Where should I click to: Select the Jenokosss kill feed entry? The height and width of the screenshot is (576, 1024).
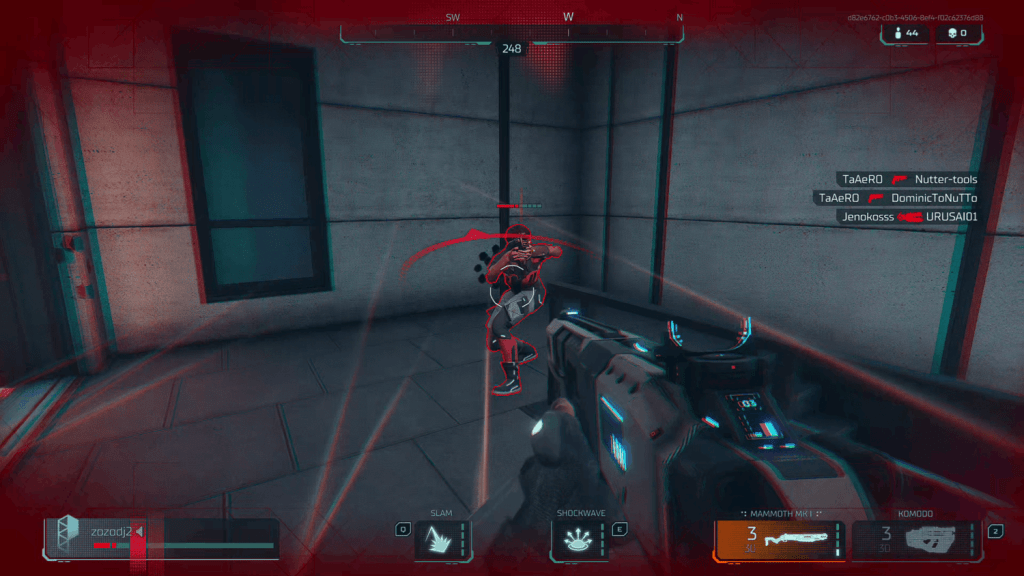[x=909, y=216]
